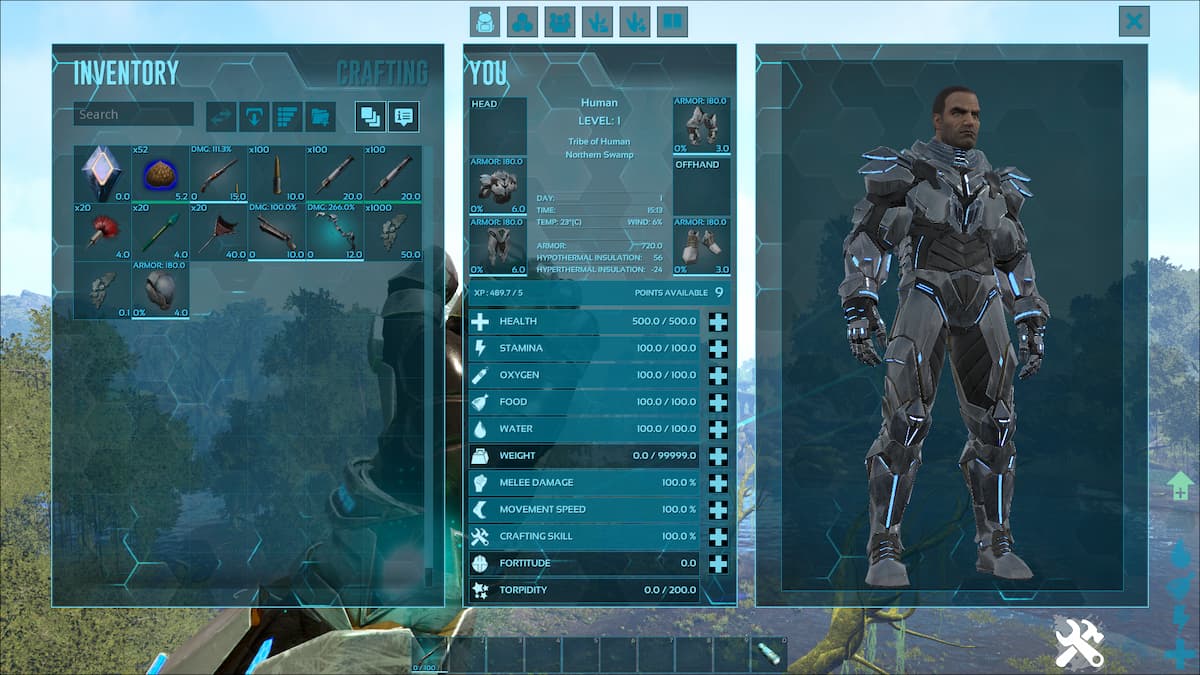Open the book tab at the top
The image size is (1200, 675).
673,21
